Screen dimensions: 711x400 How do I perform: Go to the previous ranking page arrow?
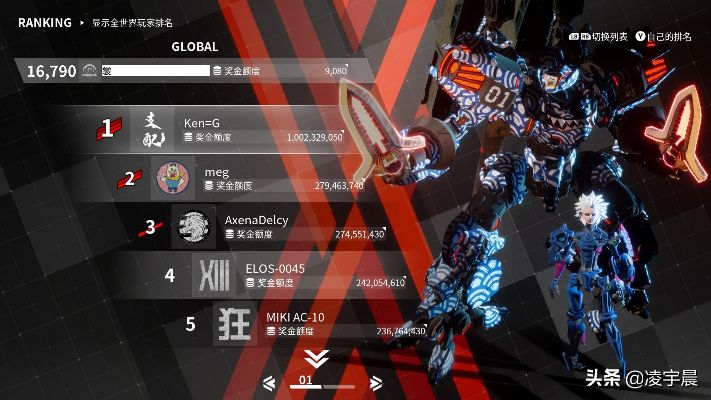pos(269,383)
